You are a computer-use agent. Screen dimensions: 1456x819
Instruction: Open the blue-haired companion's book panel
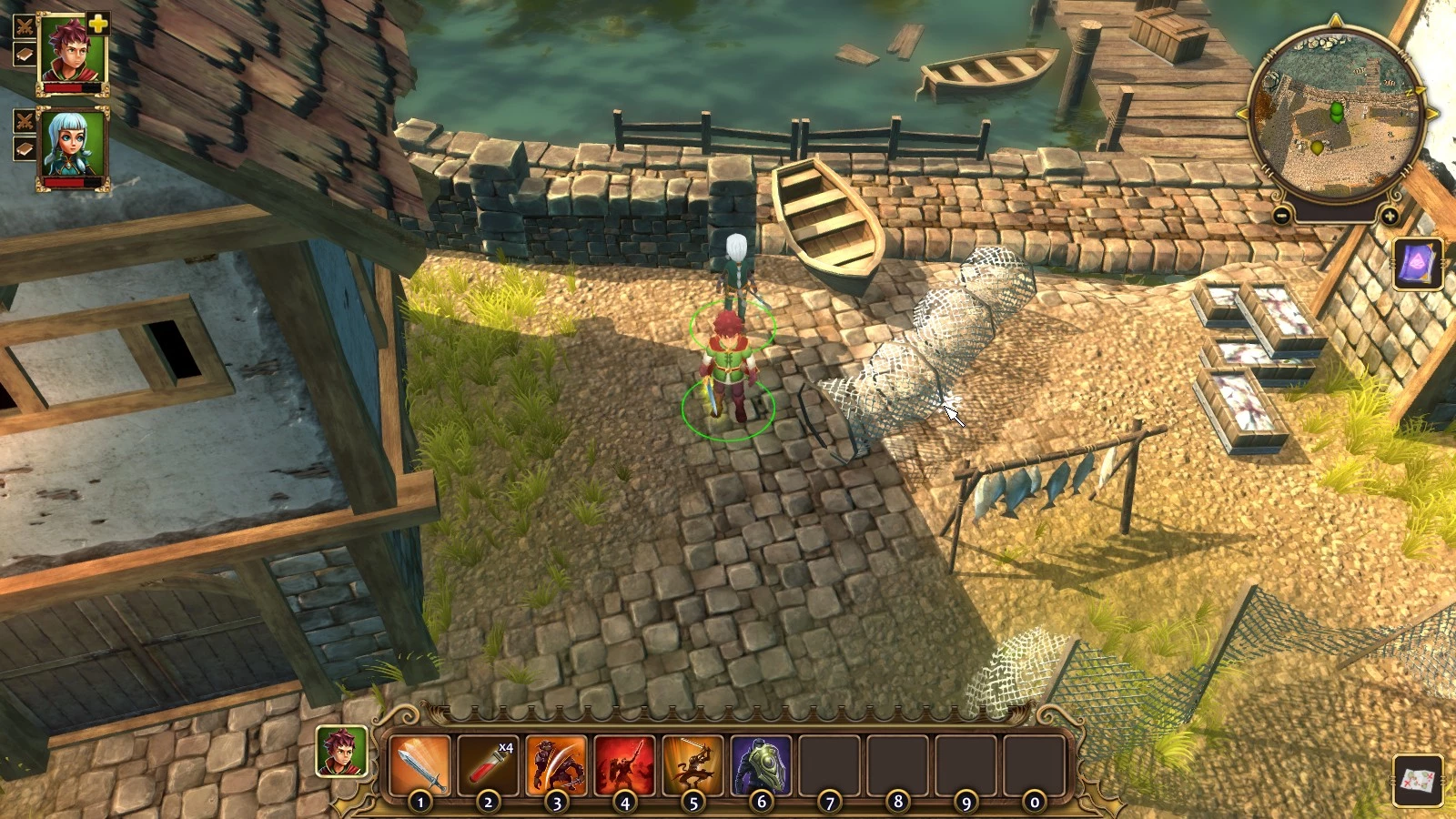[x=25, y=148]
